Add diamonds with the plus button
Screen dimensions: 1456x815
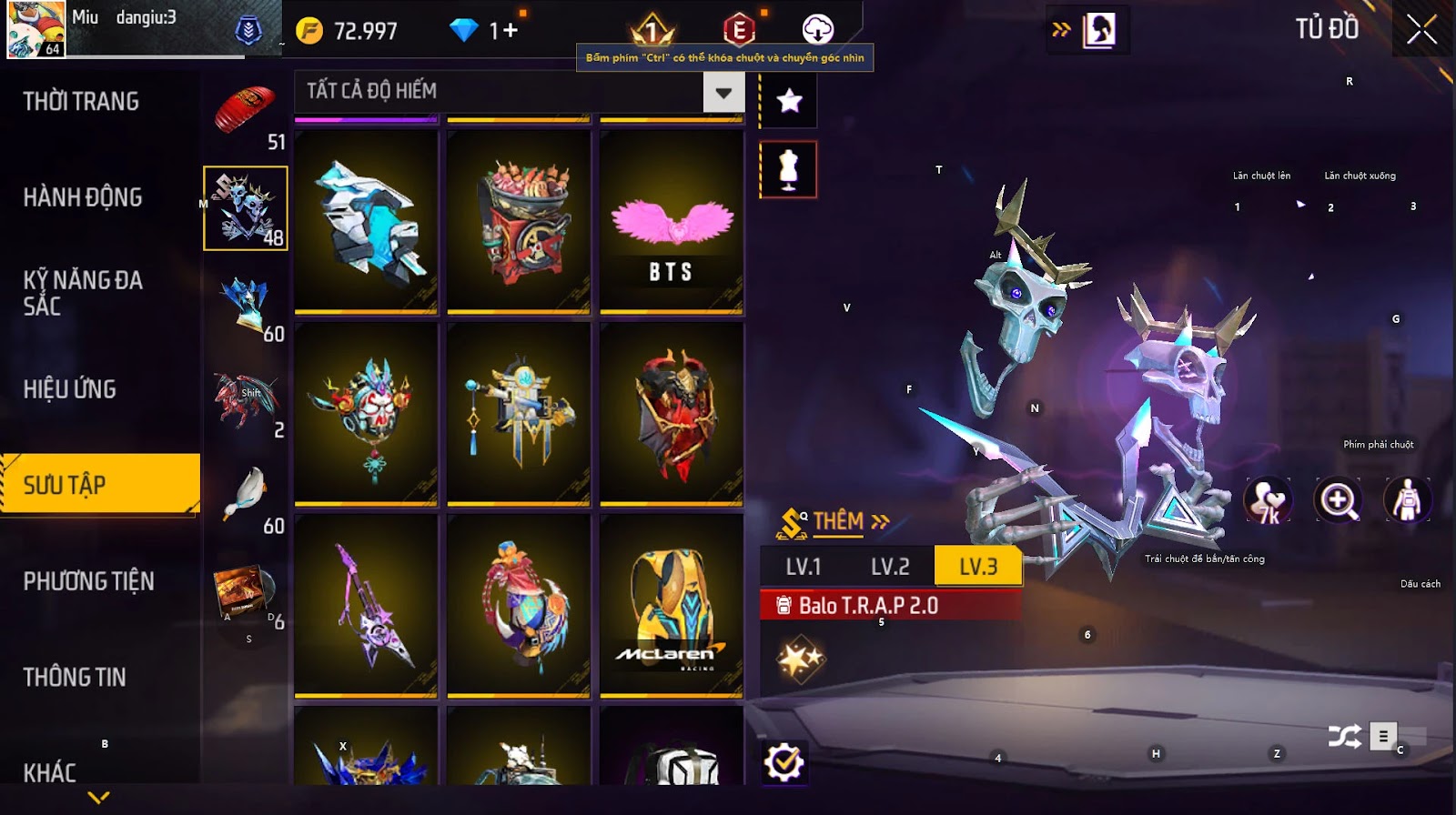click(510, 31)
